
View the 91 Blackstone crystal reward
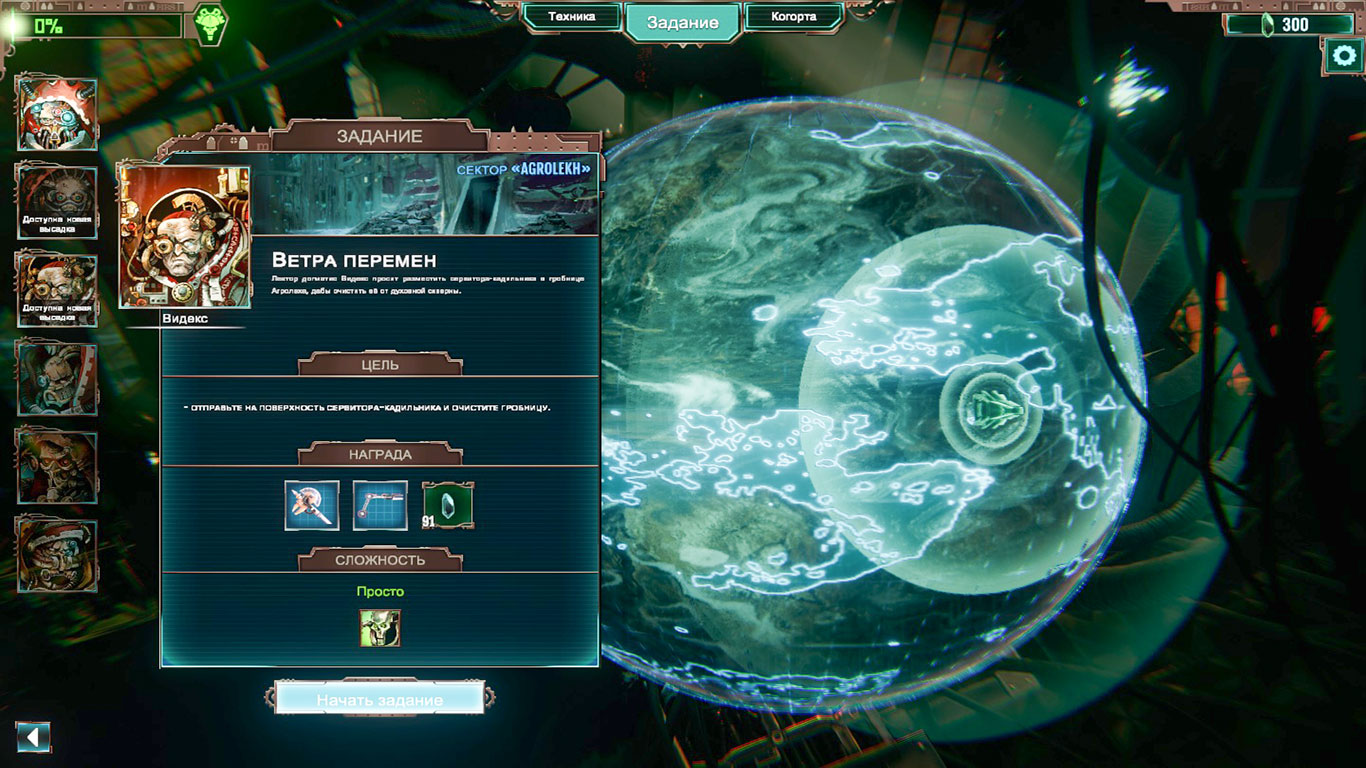pyautogui.click(x=448, y=505)
